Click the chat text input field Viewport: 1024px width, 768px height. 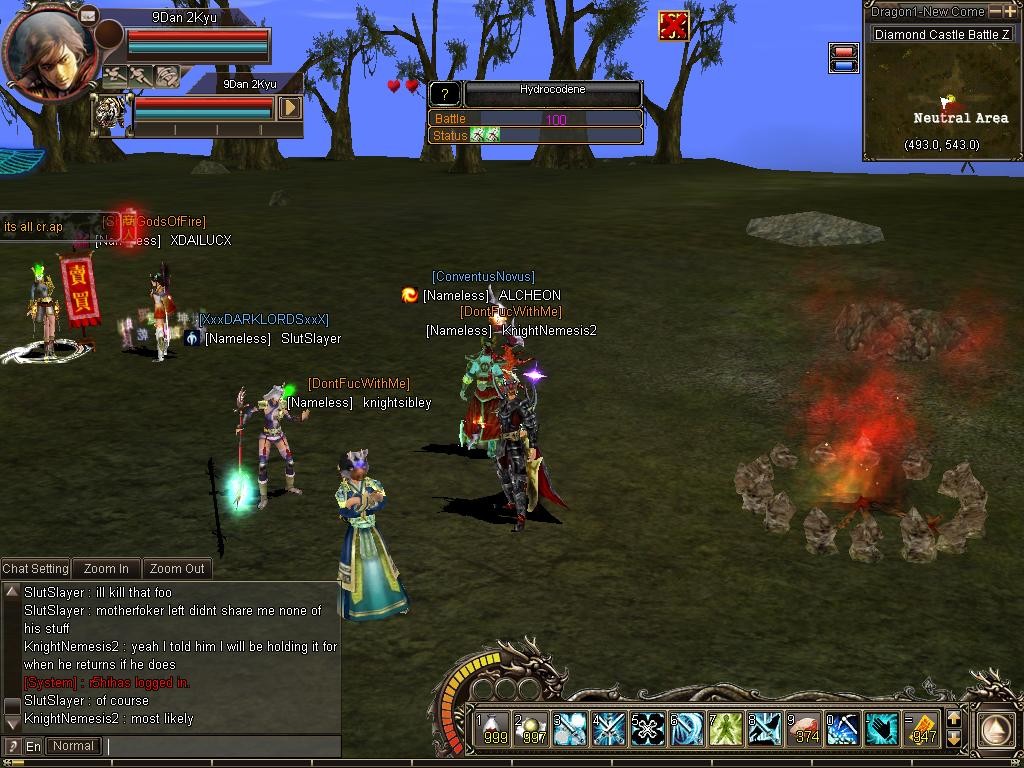[222, 746]
